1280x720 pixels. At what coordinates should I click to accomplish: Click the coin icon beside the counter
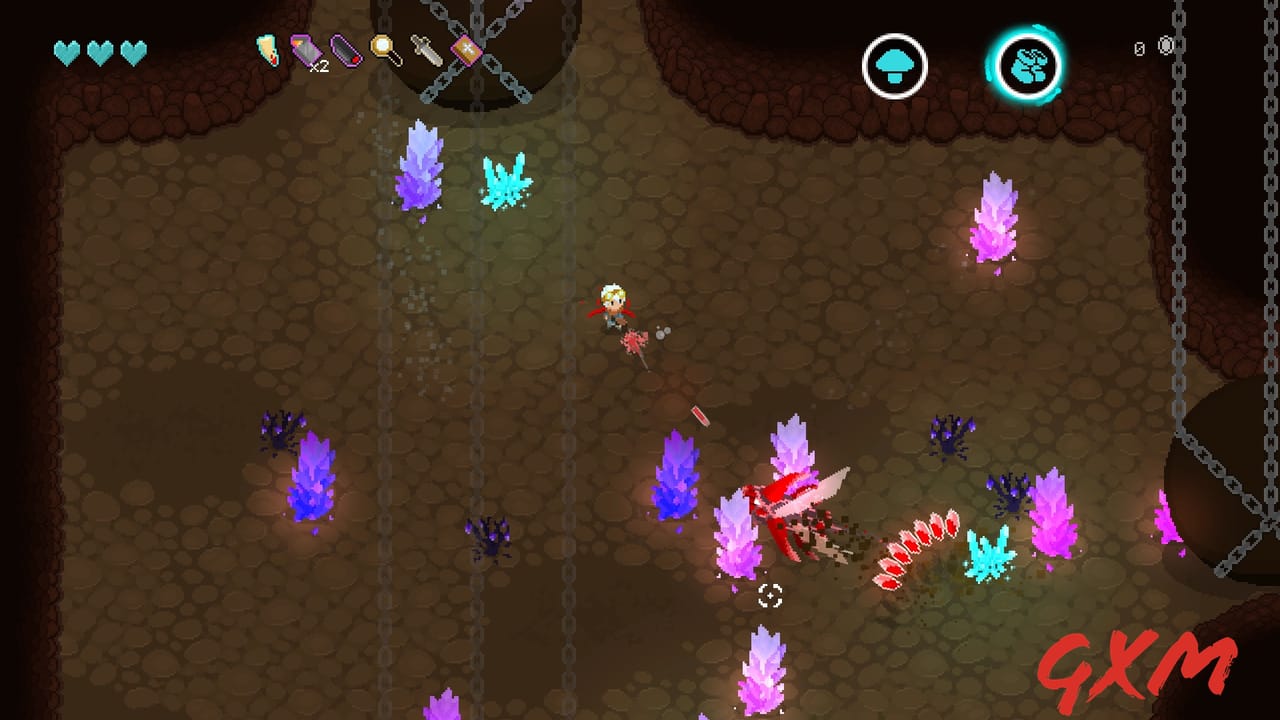1166,47
